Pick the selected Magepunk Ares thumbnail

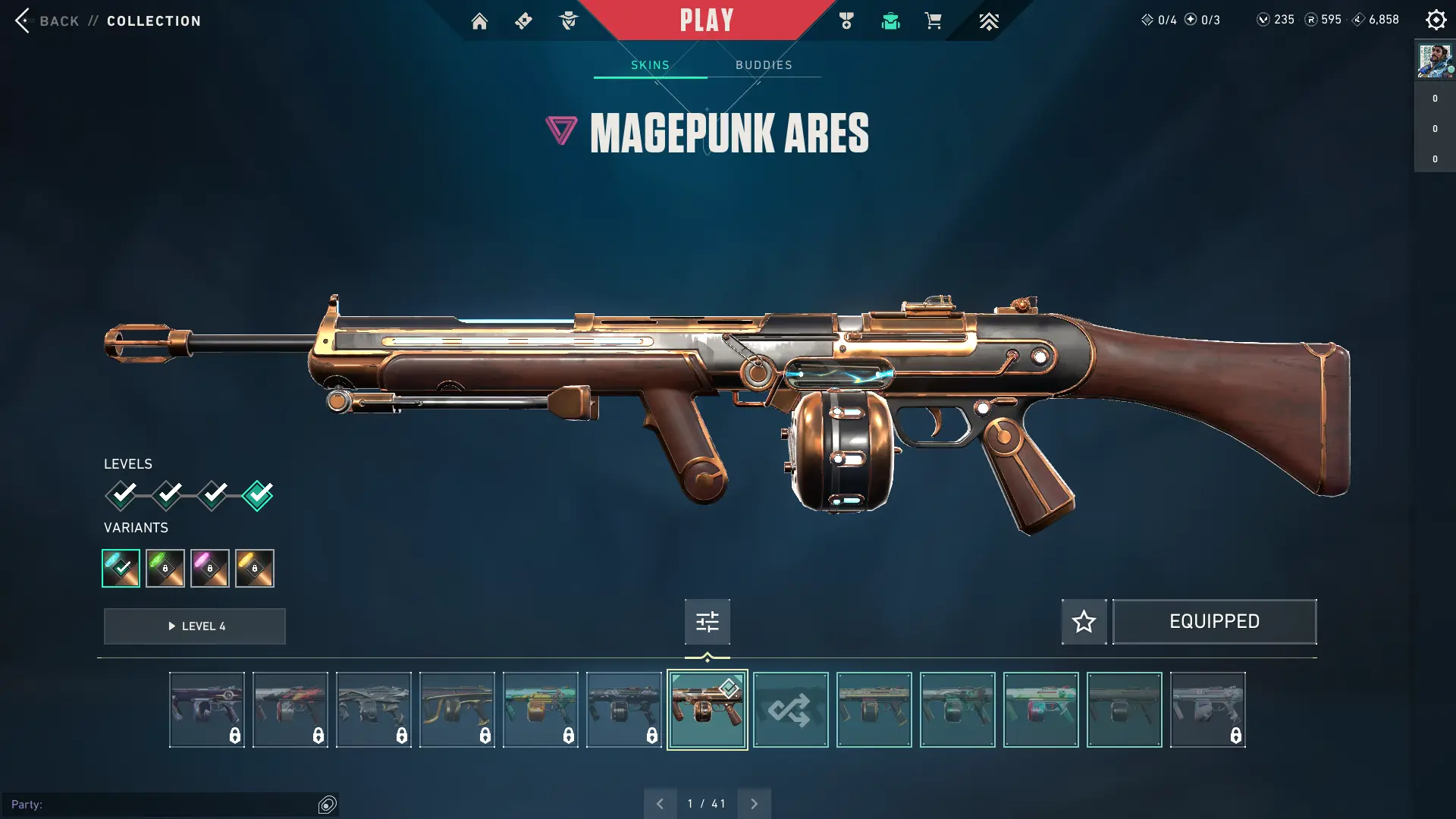tap(707, 710)
